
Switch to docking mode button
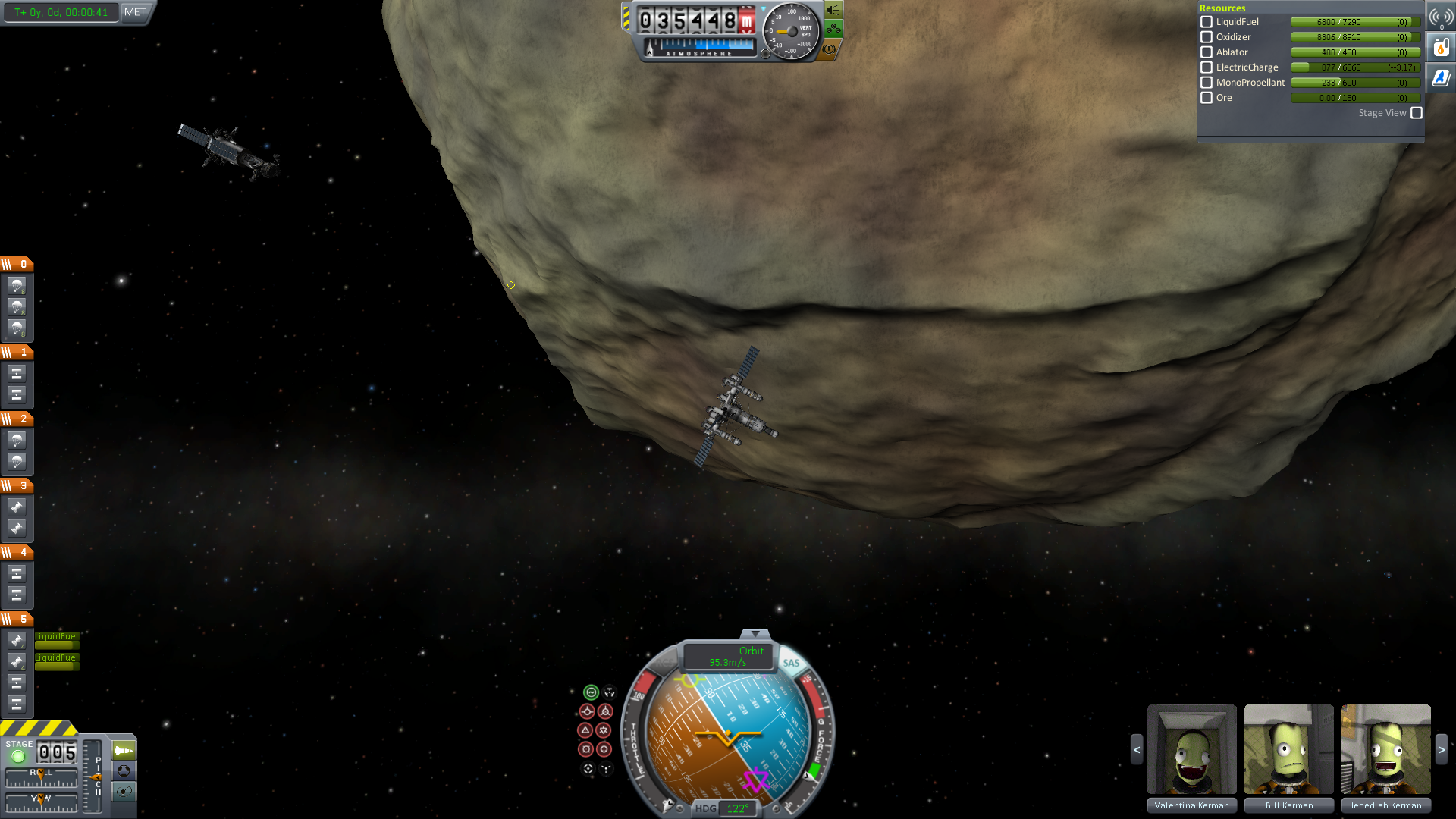(x=124, y=771)
